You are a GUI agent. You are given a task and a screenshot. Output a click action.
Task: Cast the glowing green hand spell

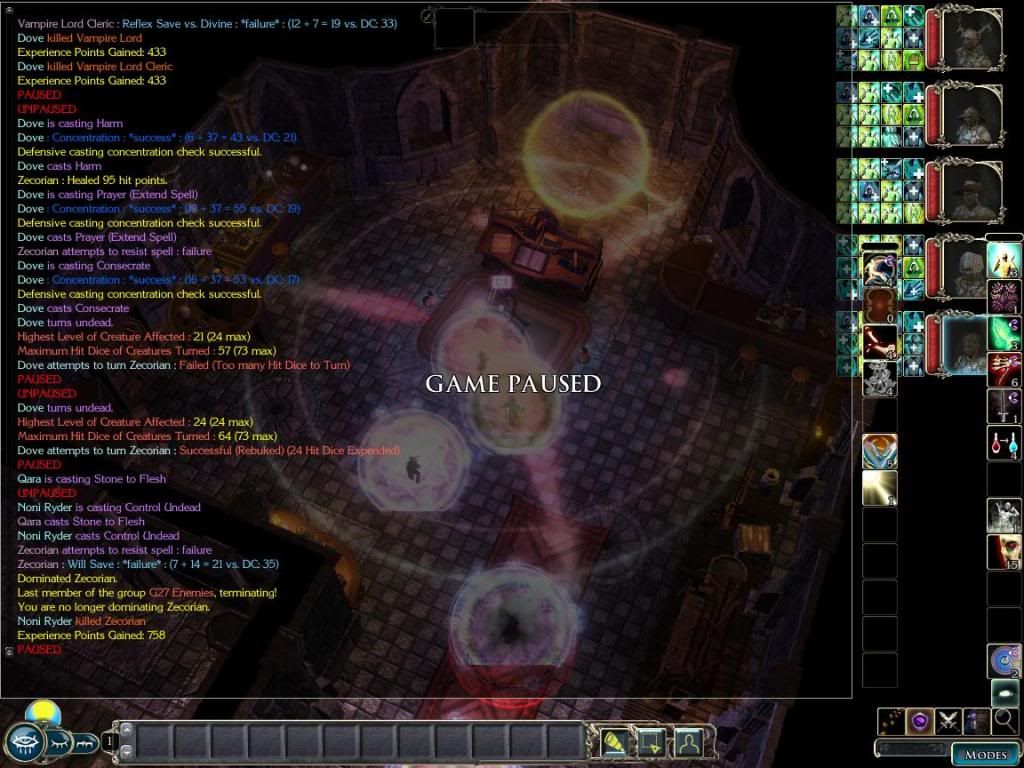click(1004, 333)
